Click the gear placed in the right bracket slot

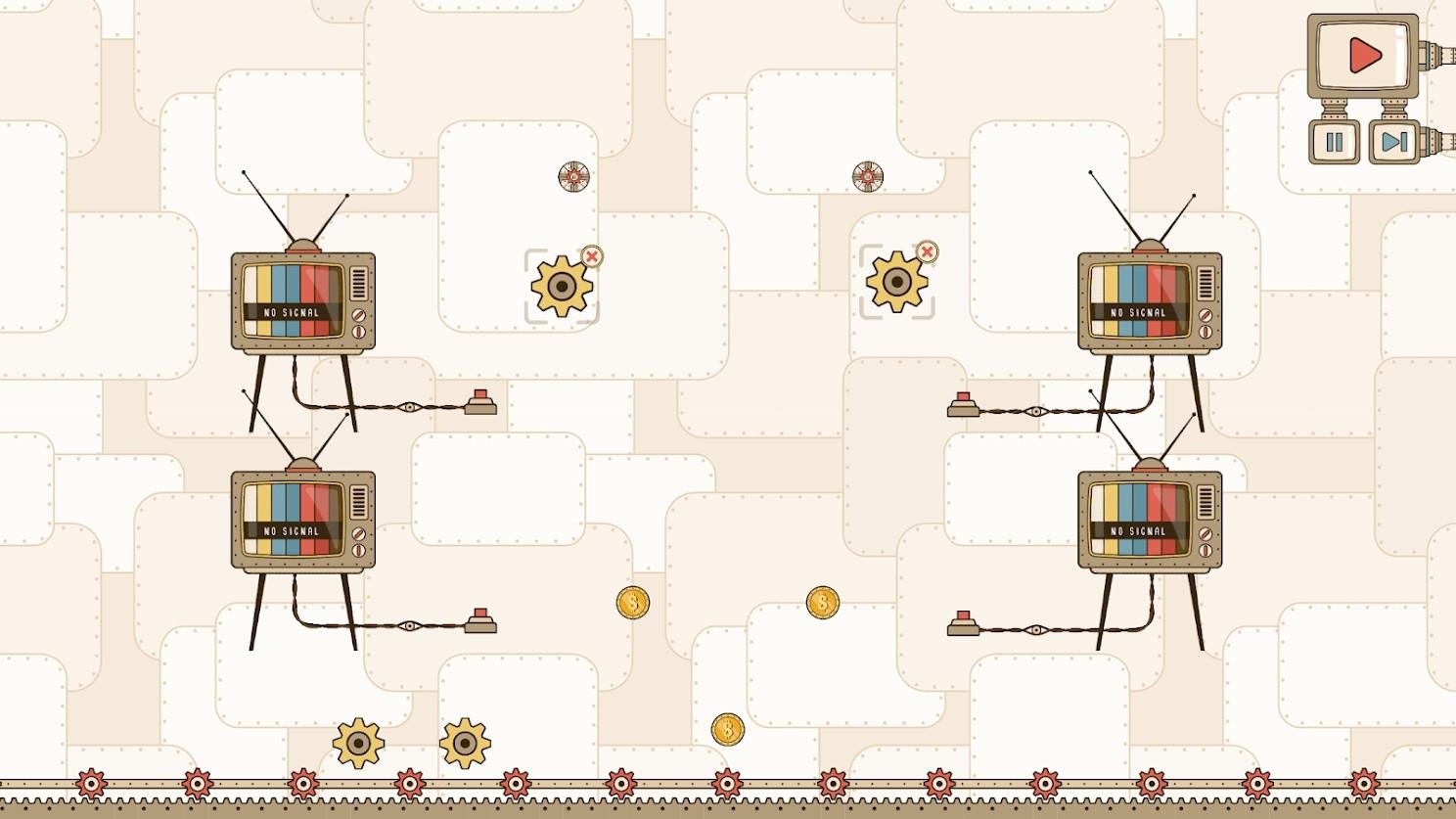[x=898, y=284]
